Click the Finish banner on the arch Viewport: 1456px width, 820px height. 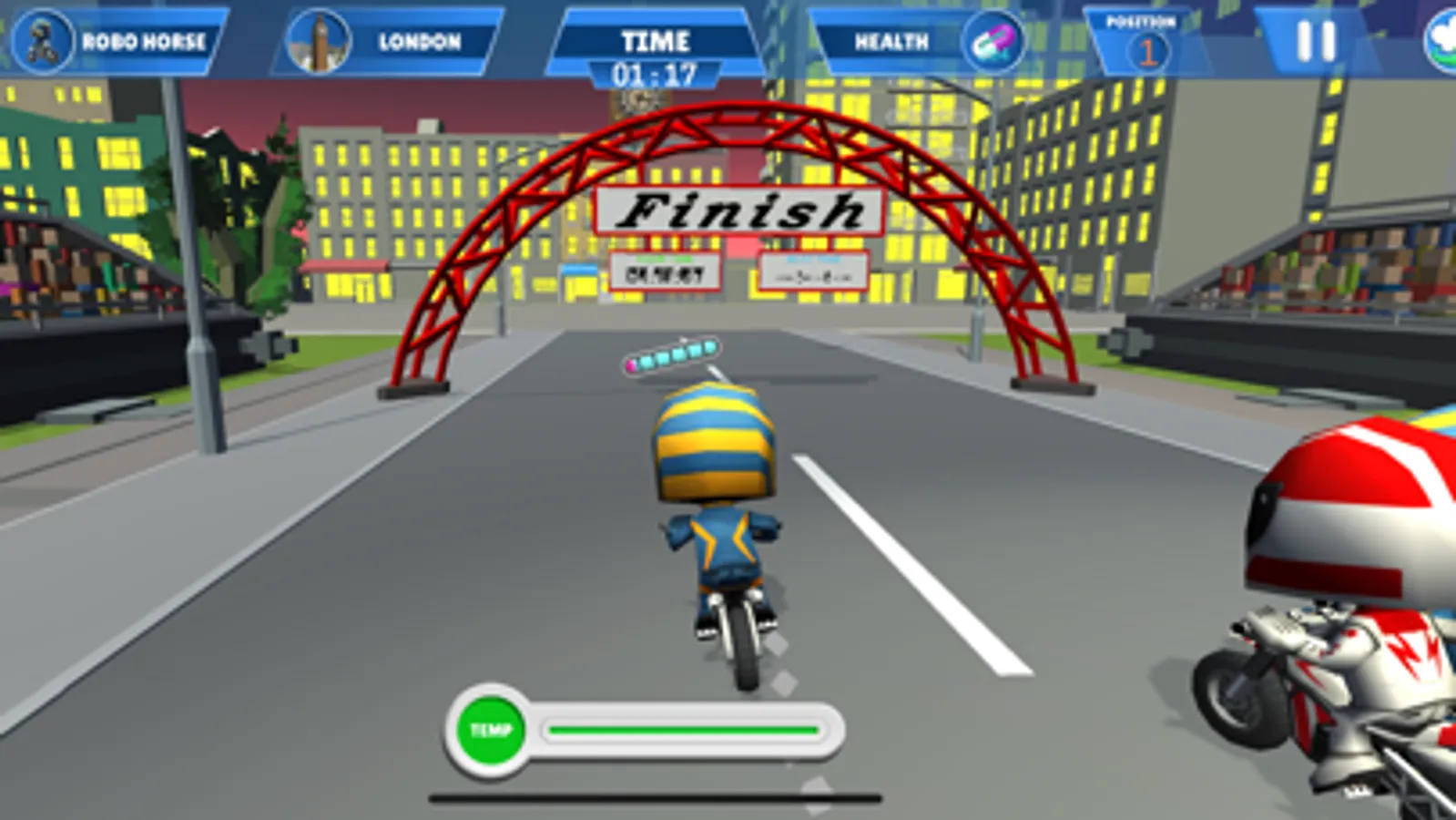pyautogui.click(x=739, y=211)
